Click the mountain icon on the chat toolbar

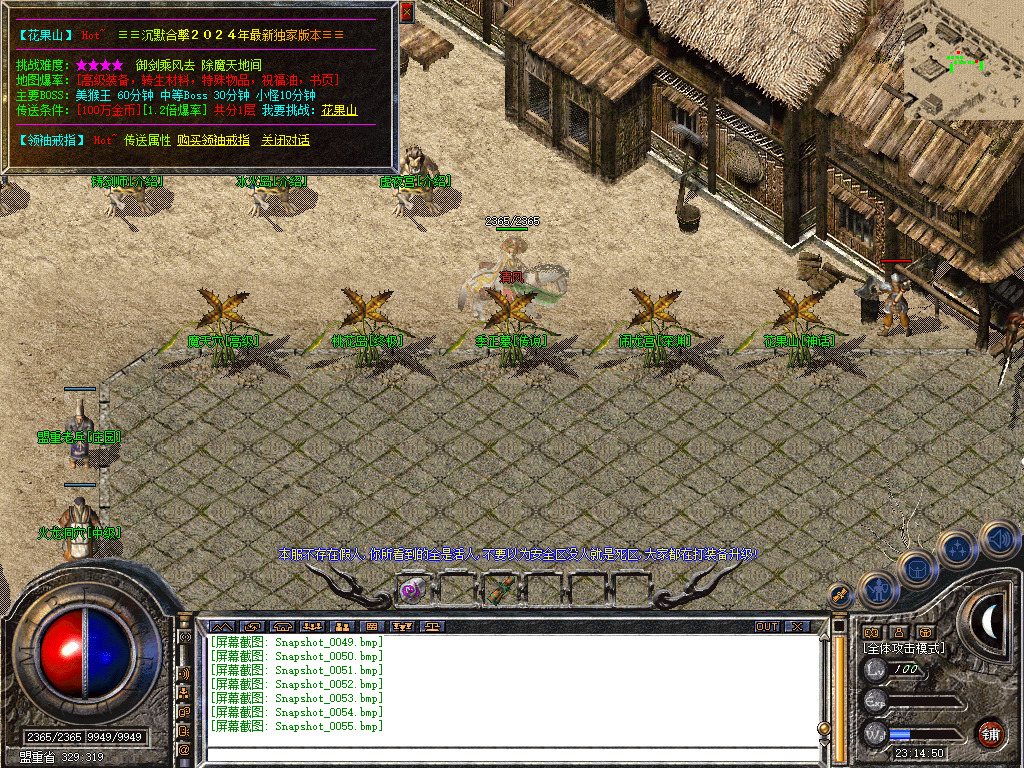[x=221, y=627]
